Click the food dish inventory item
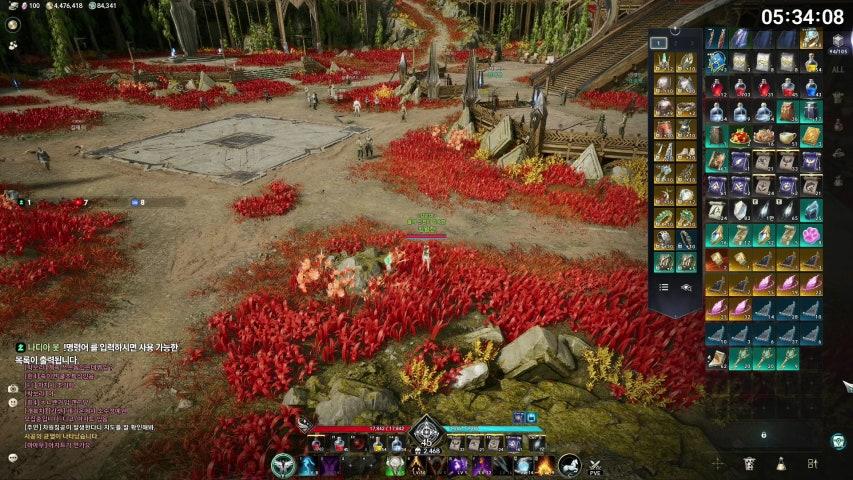The image size is (853, 480). click(x=741, y=136)
